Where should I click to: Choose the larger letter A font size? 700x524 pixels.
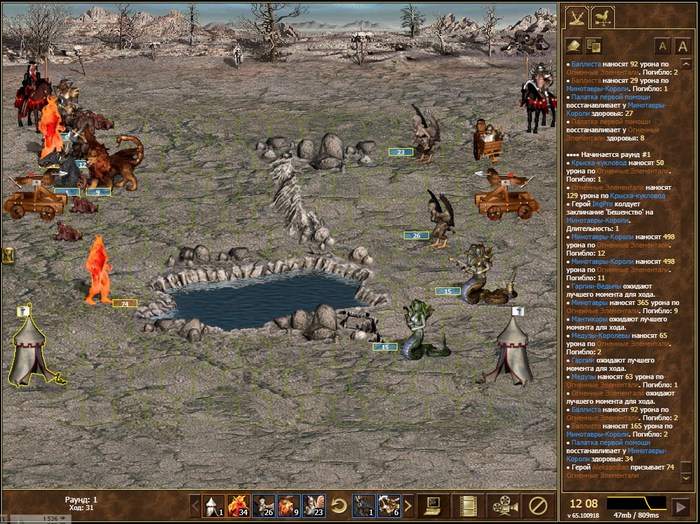683,45
